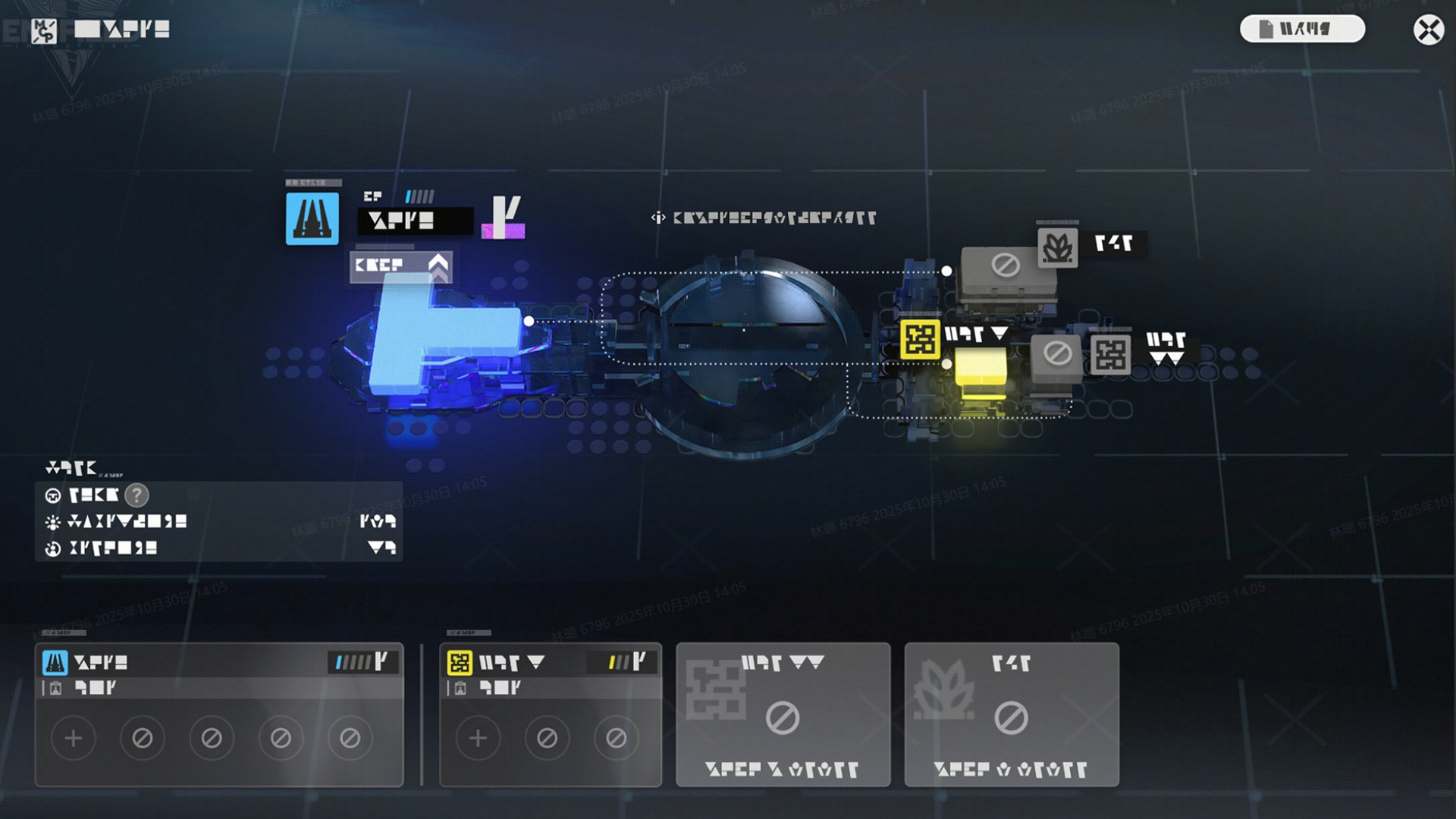Click the upgrade tag with double chevron arrows

(400, 265)
